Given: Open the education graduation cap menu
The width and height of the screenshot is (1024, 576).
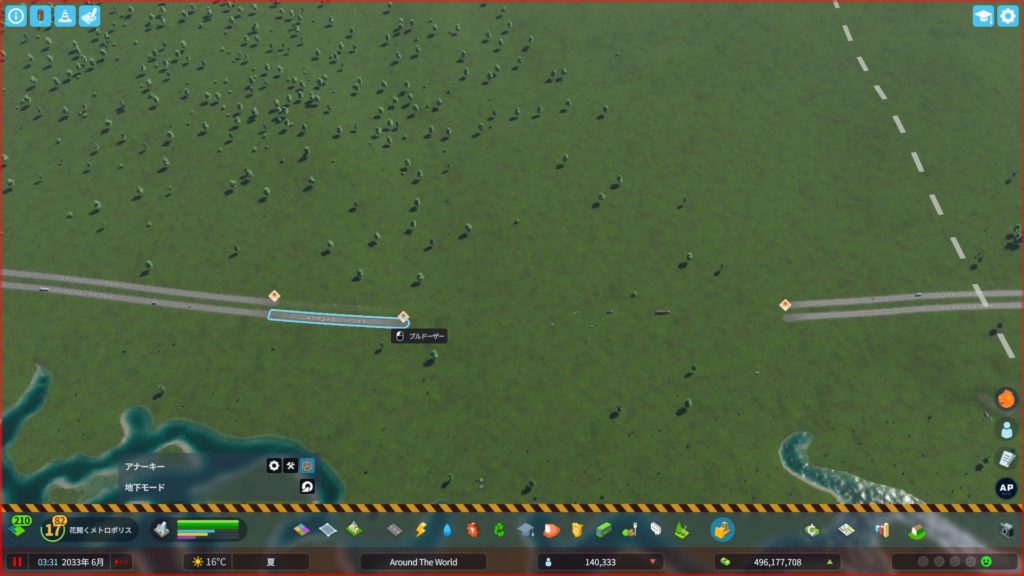Looking at the screenshot, I should click(525, 529).
